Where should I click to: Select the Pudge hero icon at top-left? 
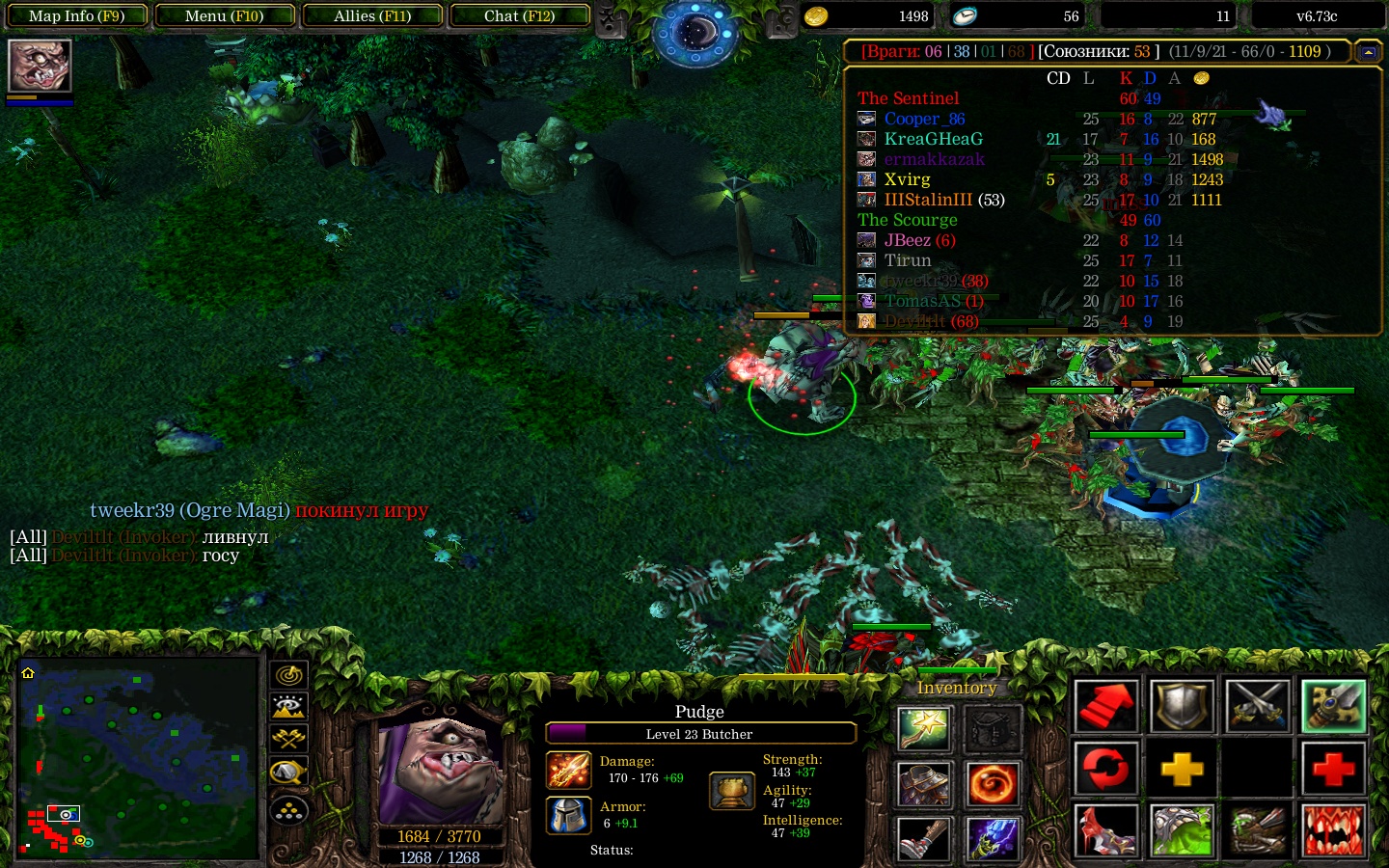click(40, 66)
